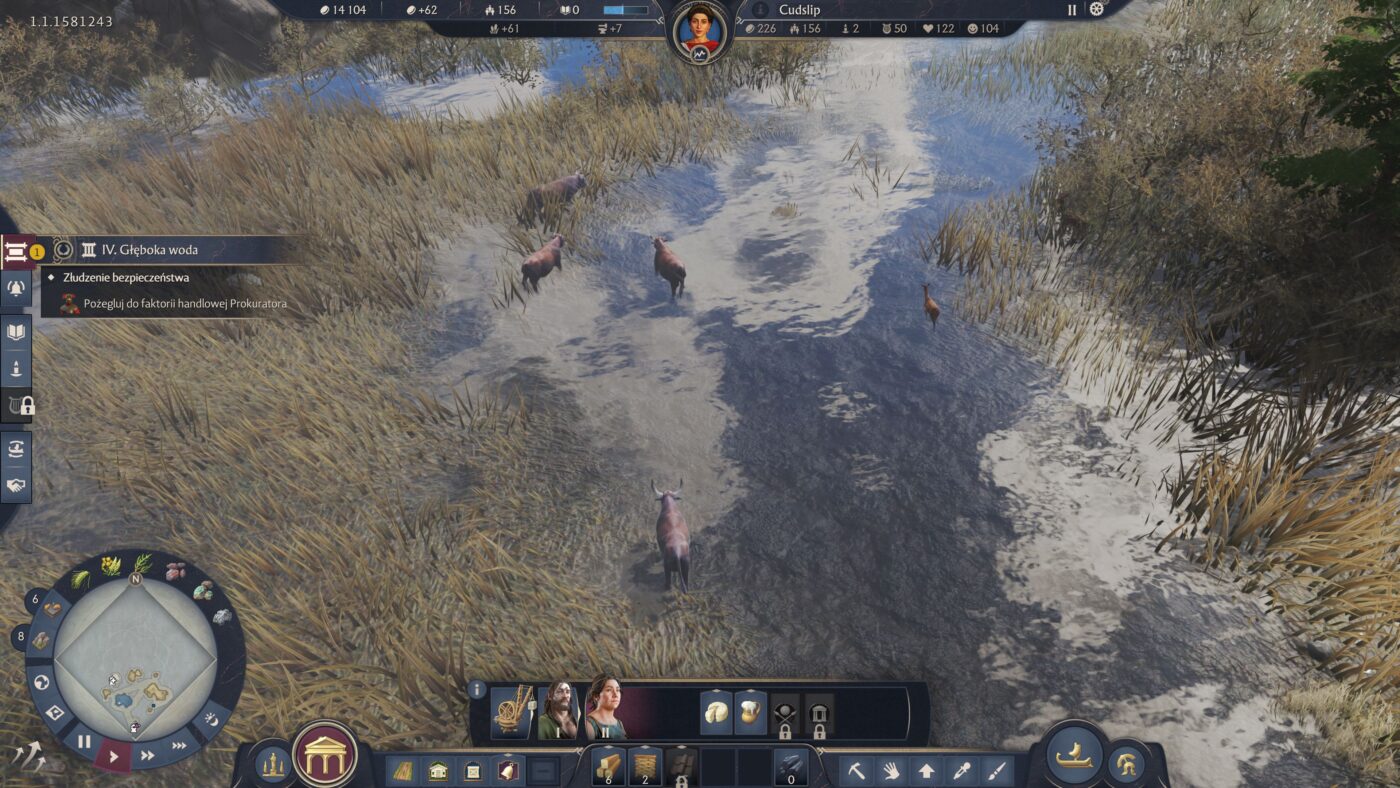
Task: Open the IV. Głęboka woda quest tracker
Action: (150, 249)
